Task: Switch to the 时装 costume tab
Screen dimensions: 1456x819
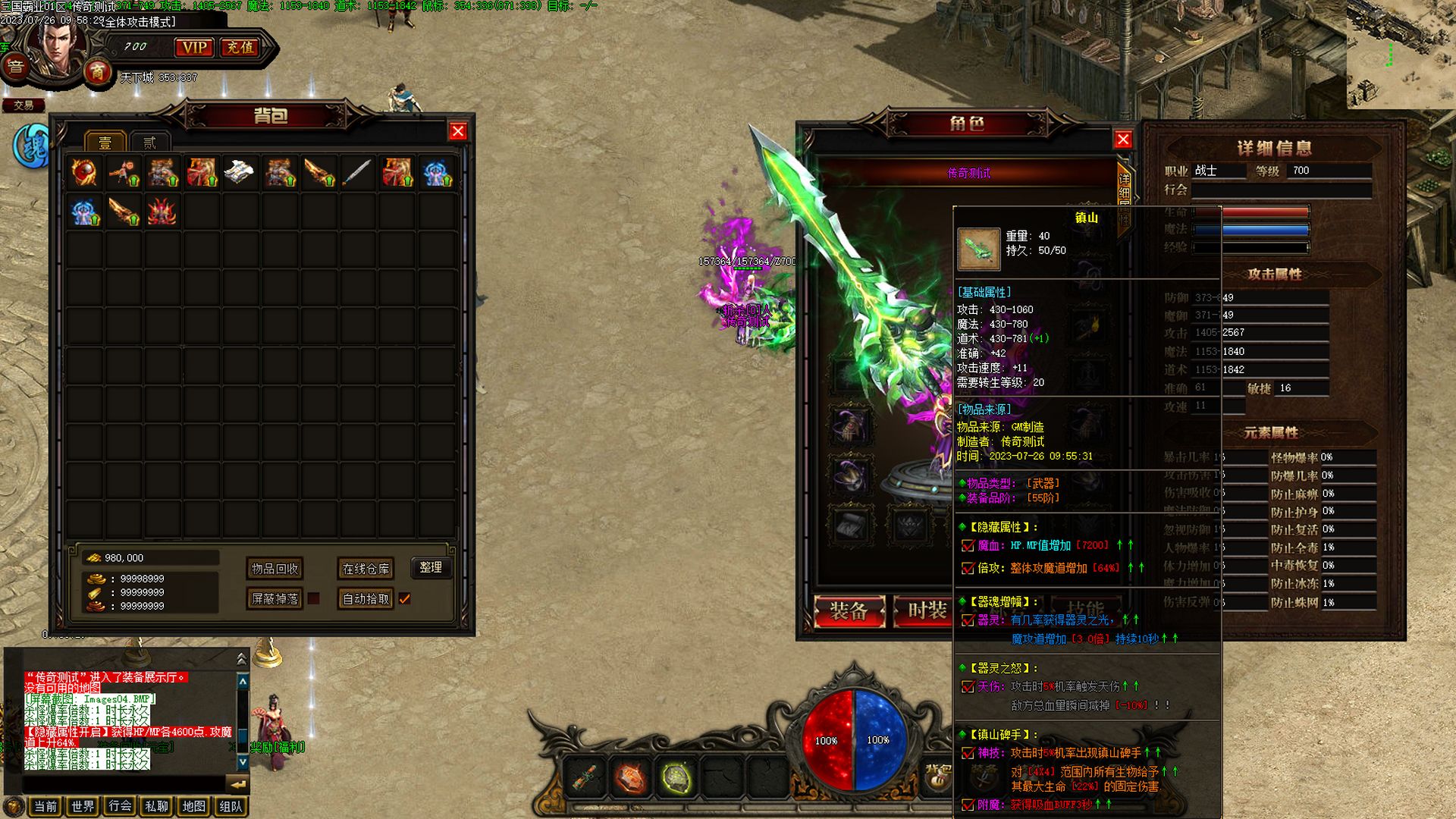Action: click(927, 611)
